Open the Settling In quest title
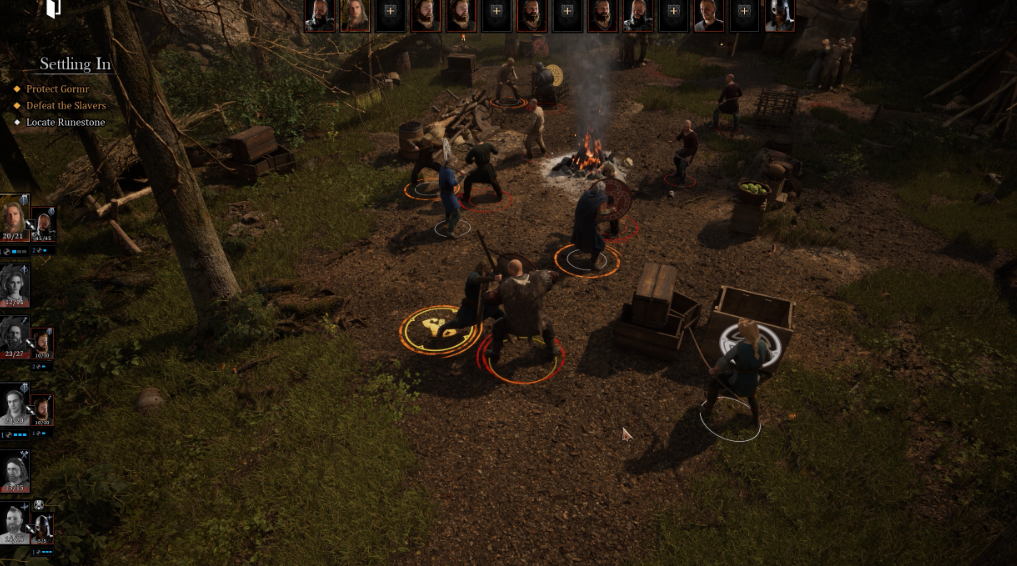The image size is (1017, 566). 75,64
